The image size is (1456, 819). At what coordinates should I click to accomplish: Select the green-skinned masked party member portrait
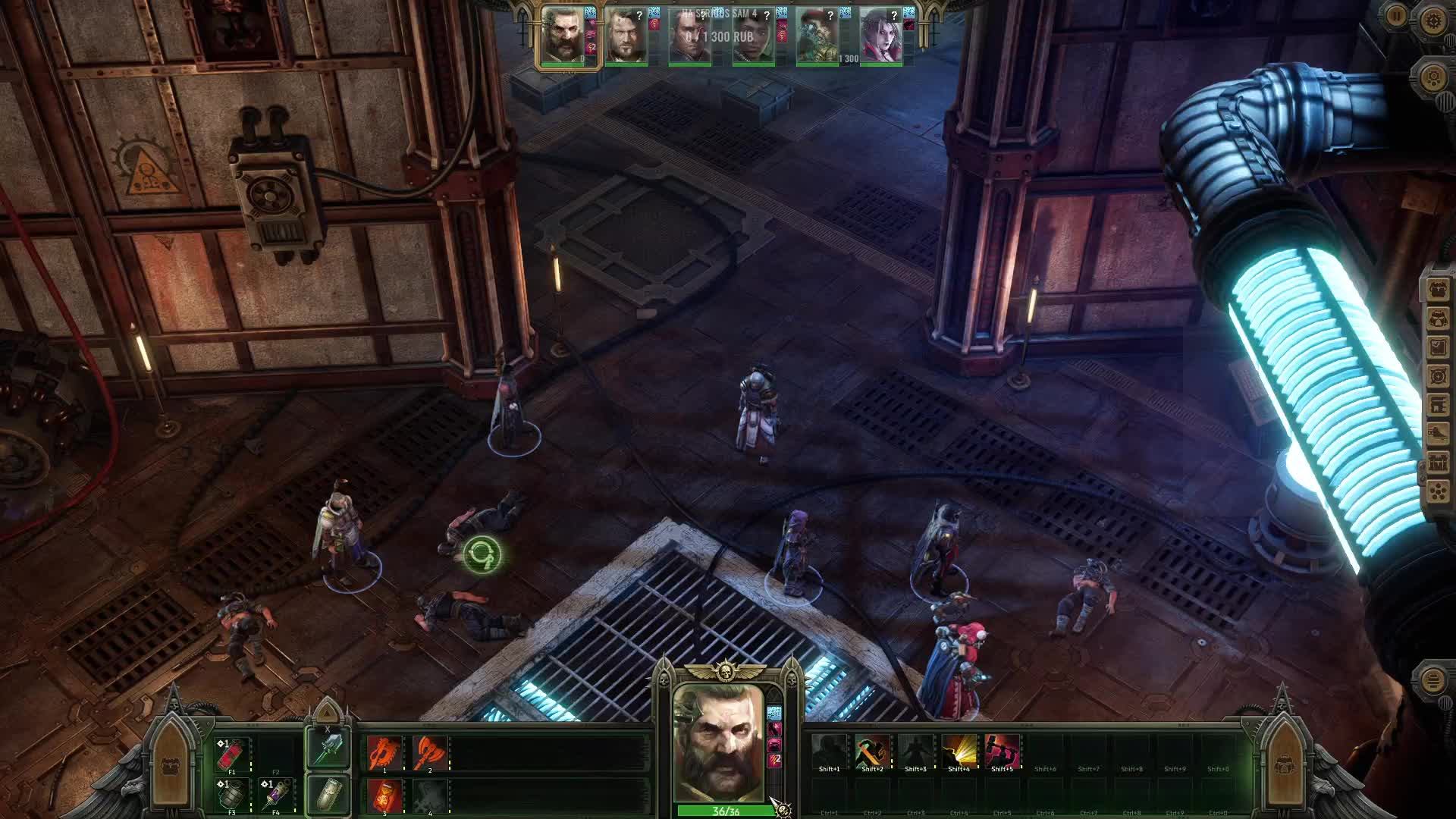817,36
